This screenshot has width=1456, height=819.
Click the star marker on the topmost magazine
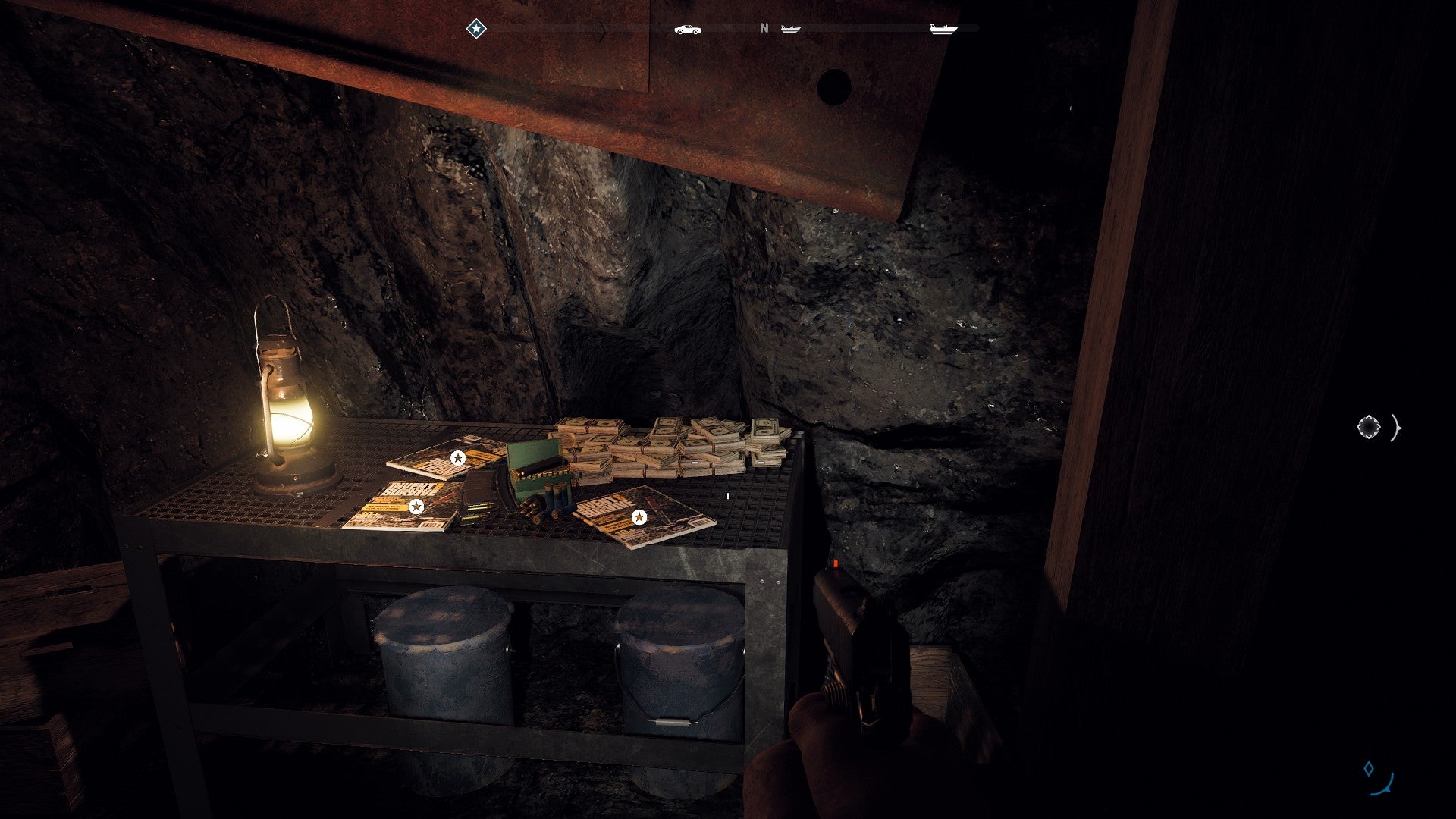point(457,457)
